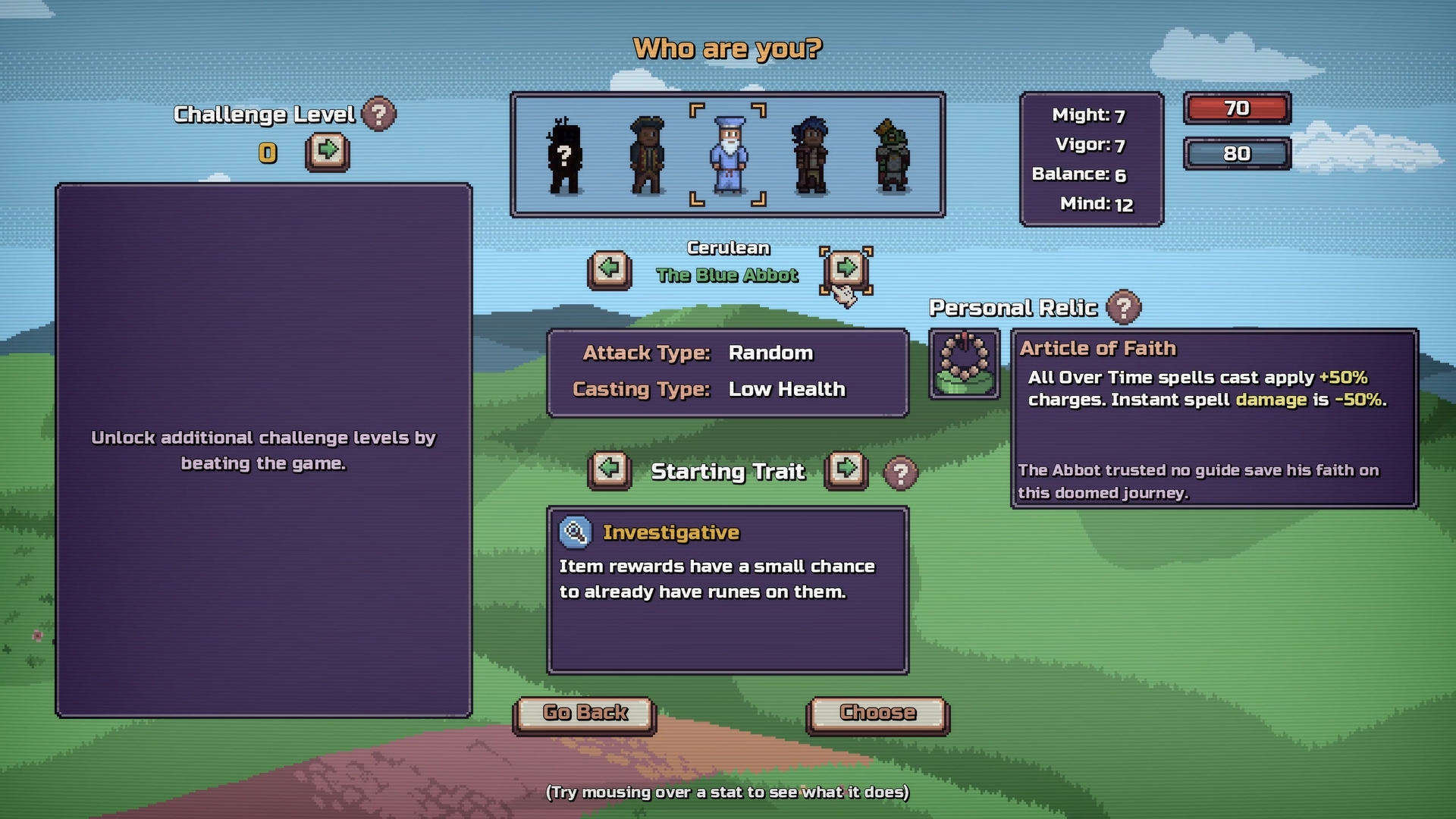Cycle to the next Starting Trait
1456x819 pixels.
click(846, 470)
